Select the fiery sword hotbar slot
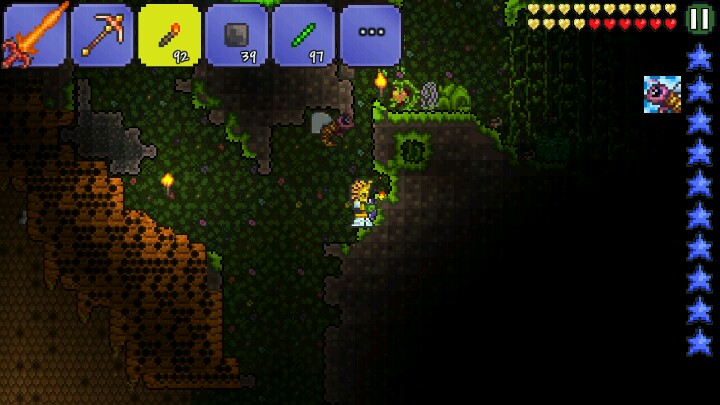 click(33, 34)
